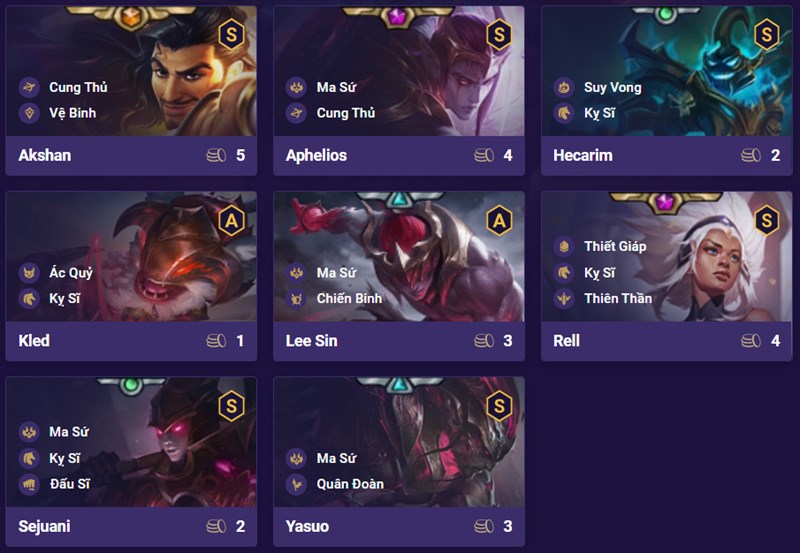800x553 pixels.
Task: Open the Rell champion card
Action: pos(667,275)
